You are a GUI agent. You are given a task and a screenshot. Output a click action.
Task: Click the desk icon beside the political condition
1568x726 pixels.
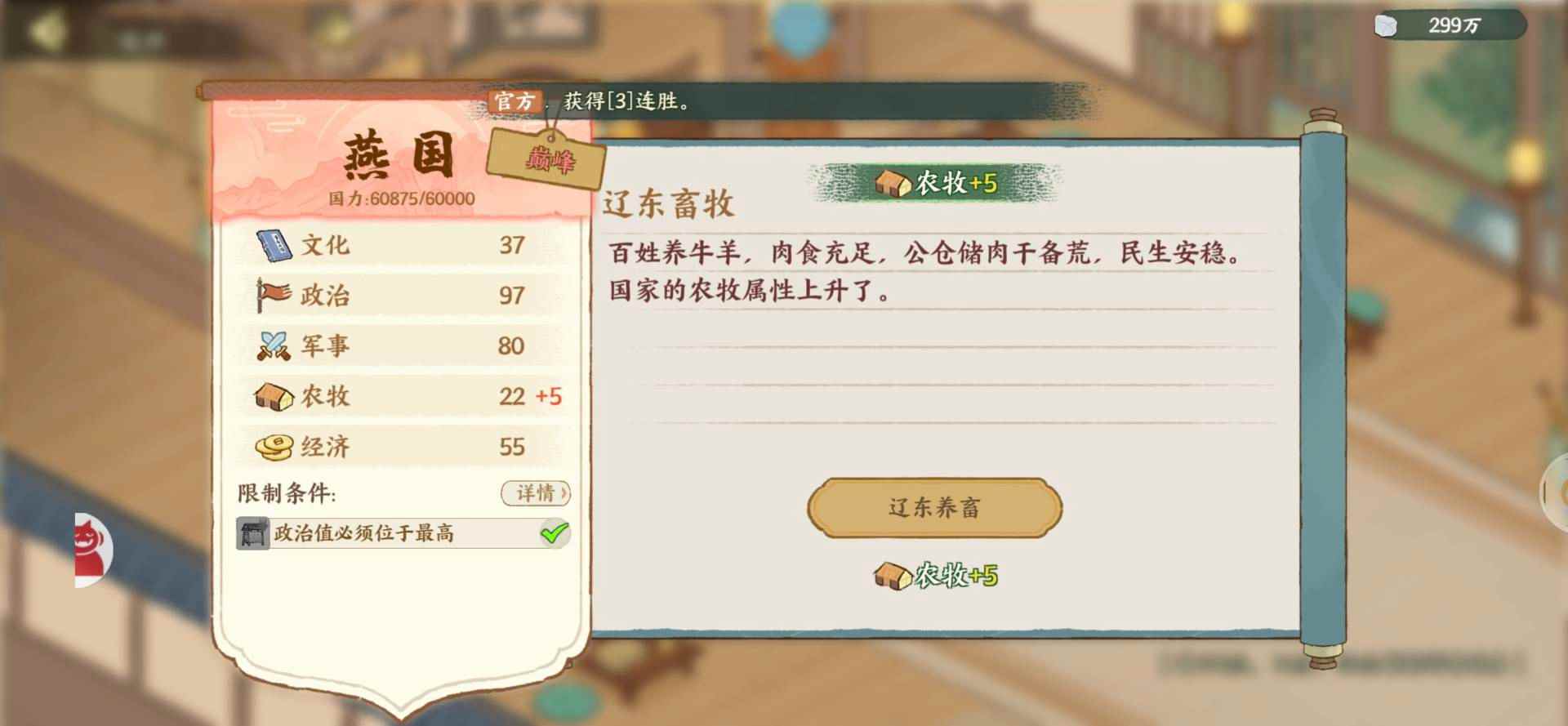click(x=251, y=532)
